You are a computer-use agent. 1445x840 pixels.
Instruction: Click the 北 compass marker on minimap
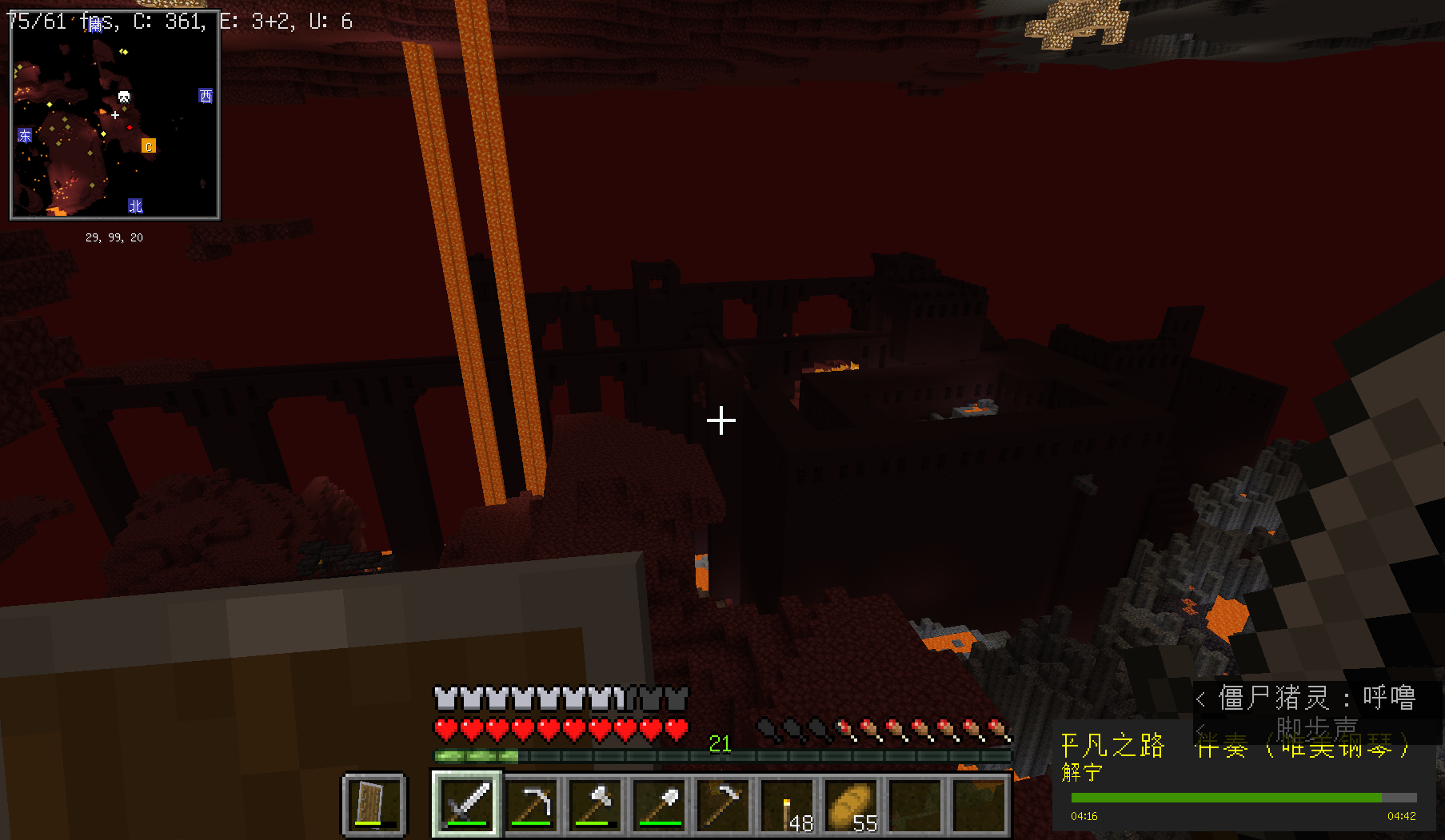click(x=135, y=206)
